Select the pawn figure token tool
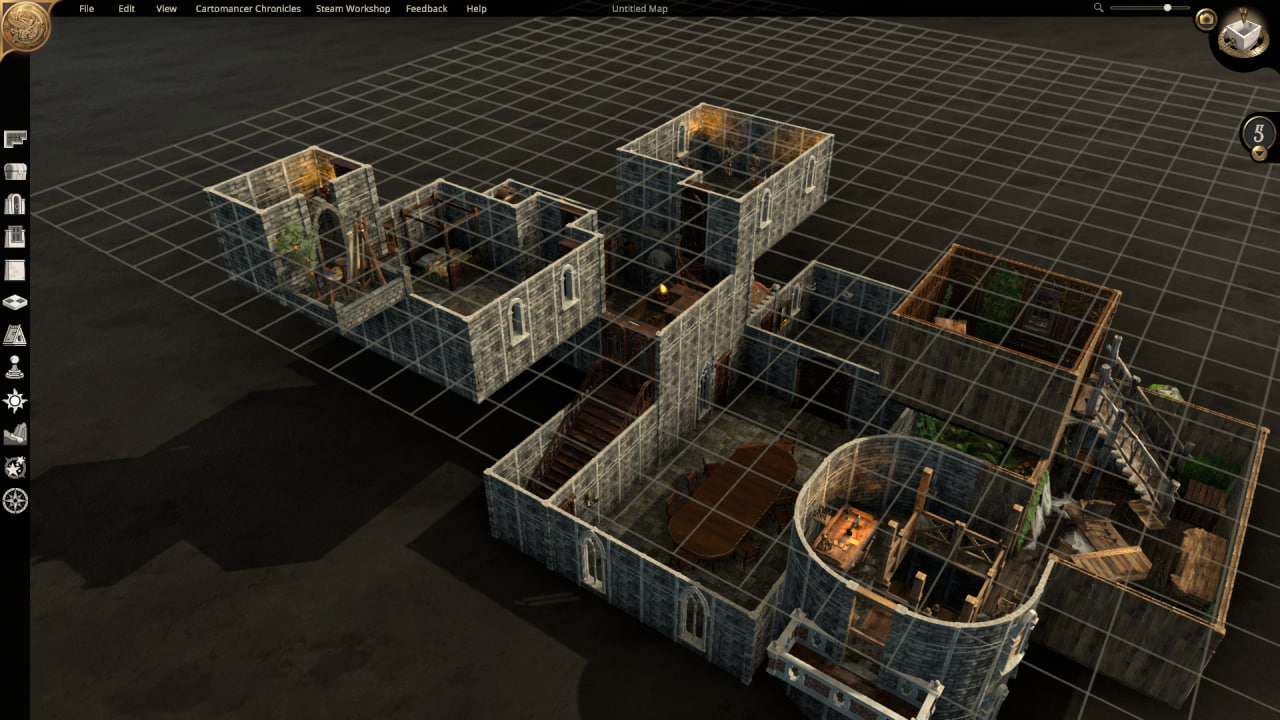1280x720 pixels. pyautogui.click(x=15, y=368)
